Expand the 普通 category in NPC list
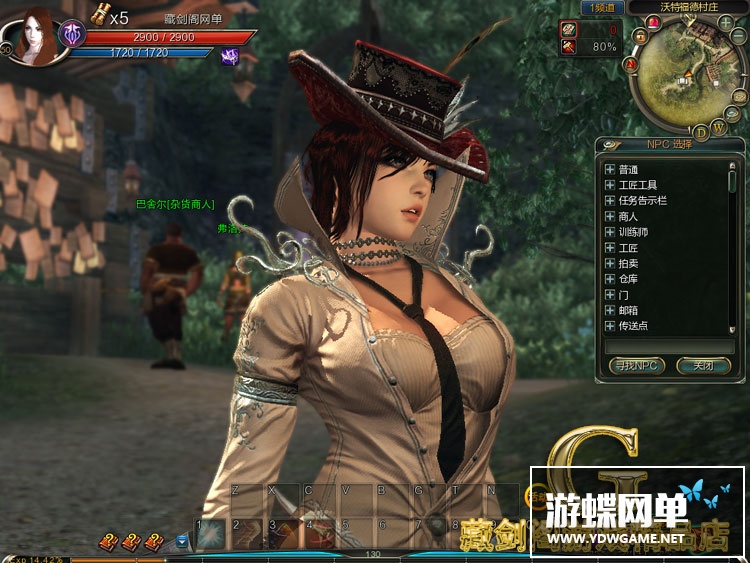Viewport: 750px width, 563px height. coord(610,169)
